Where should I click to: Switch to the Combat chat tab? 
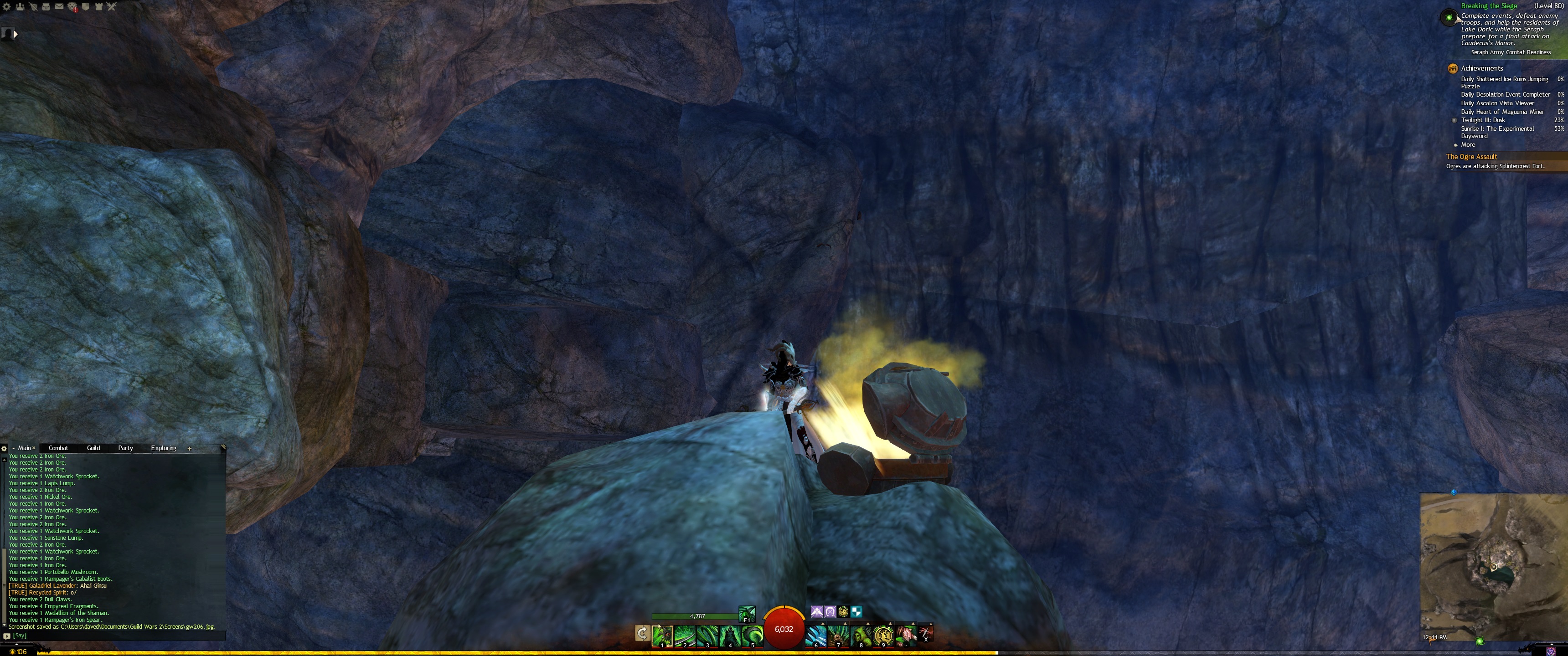(58, 448)
